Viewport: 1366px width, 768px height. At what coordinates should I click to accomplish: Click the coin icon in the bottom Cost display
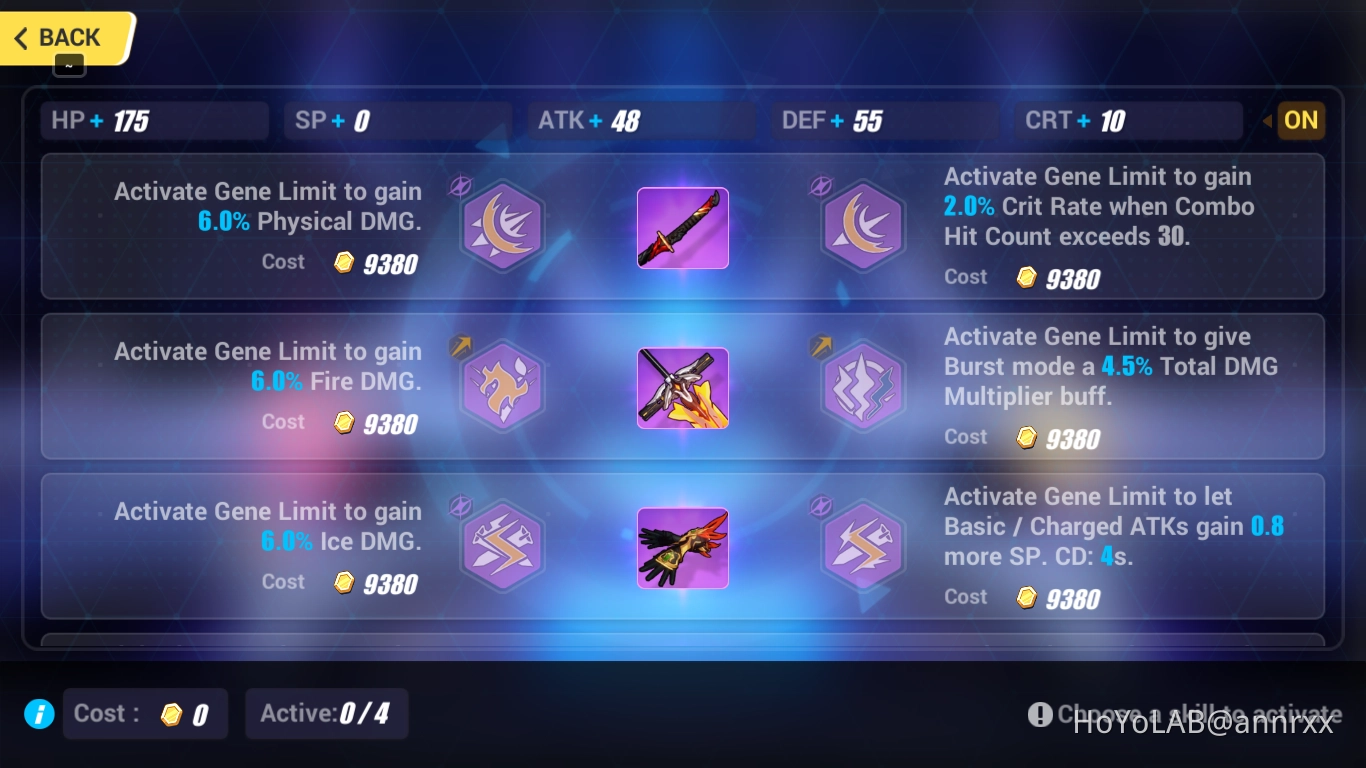pyautogui.click(x=170, y=714)
